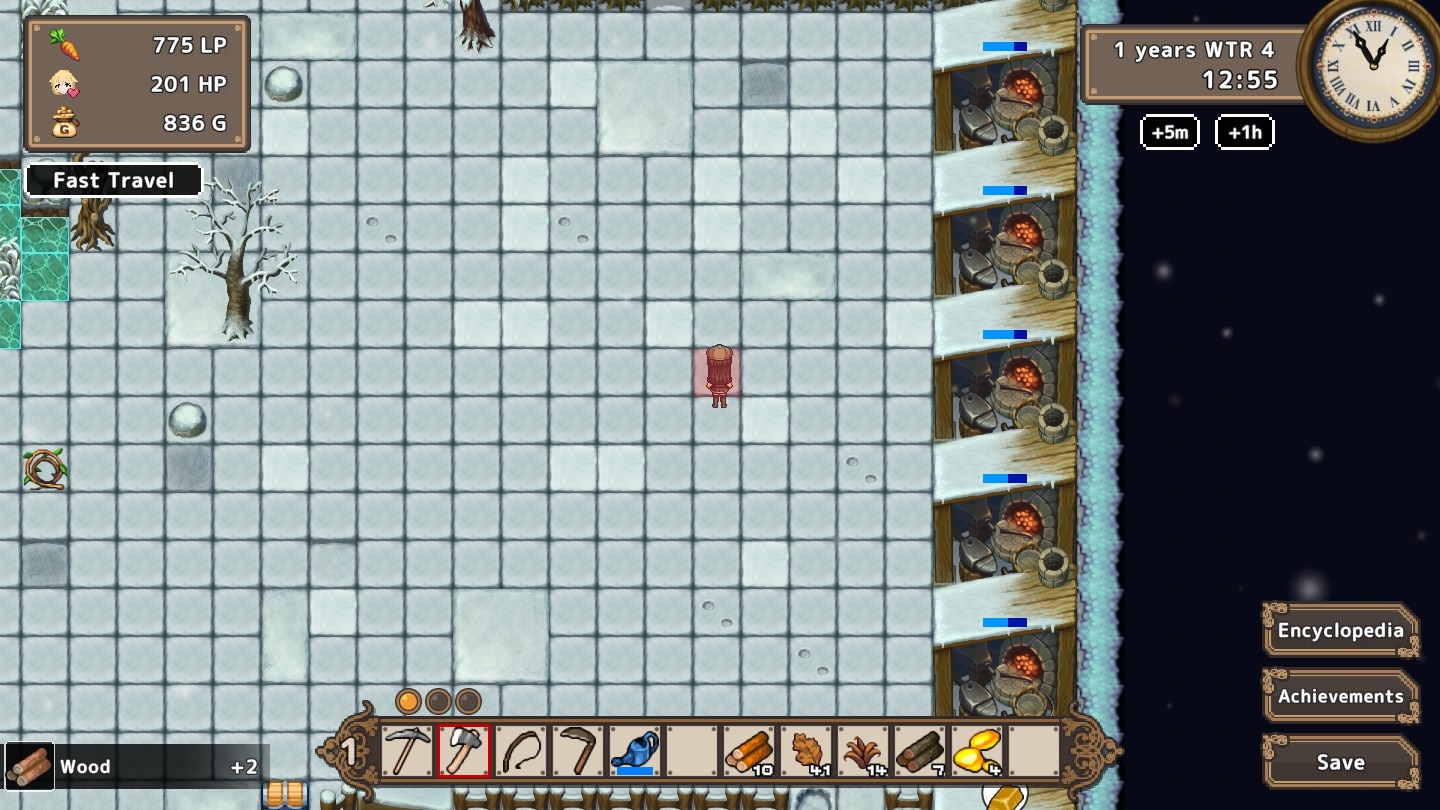Image resolution: width=1440 pixels, height=810 pixels.
Task: Click the analog clock
Action: coord(1371,66)
